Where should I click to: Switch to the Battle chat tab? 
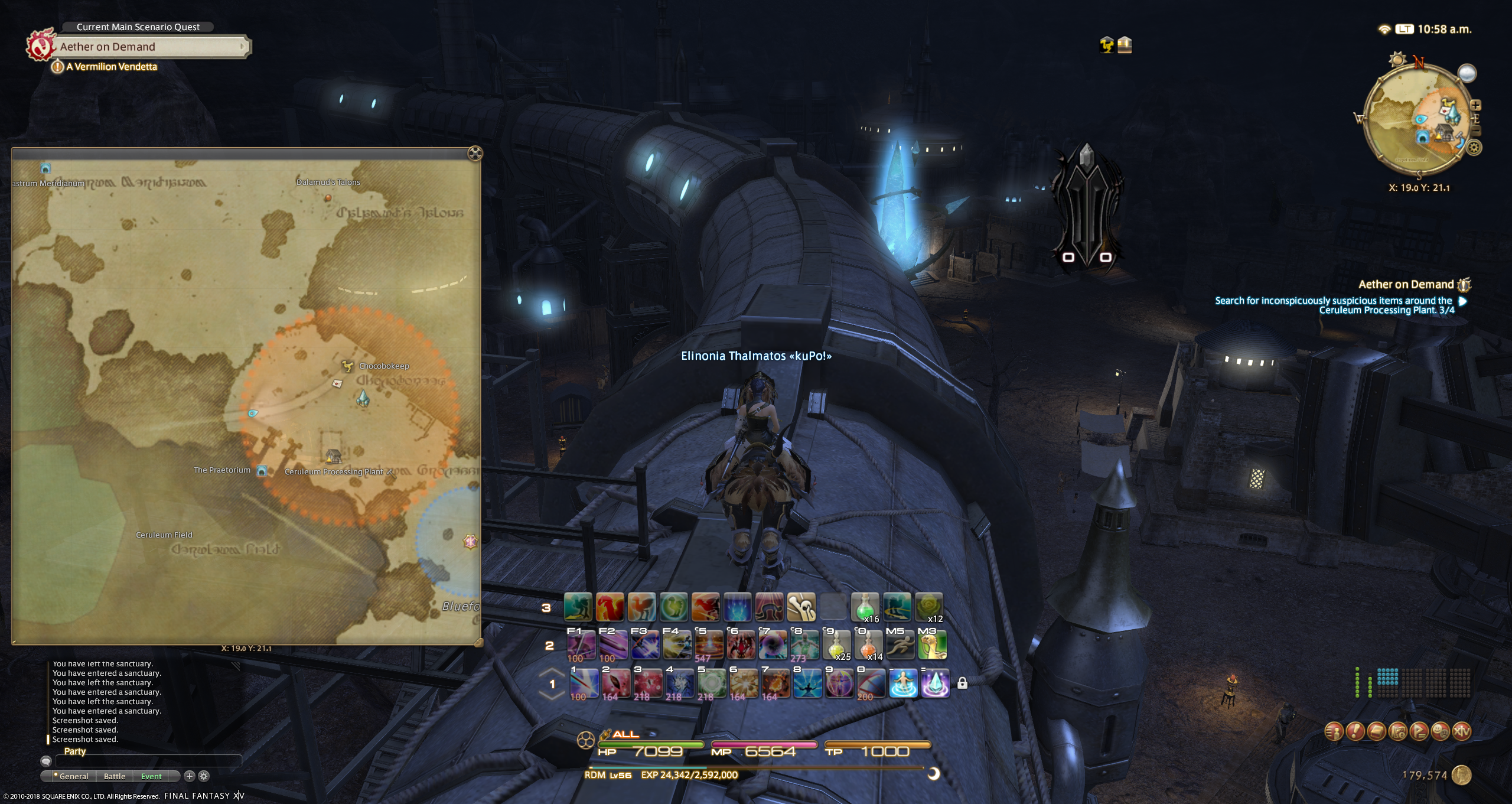click(115, 776)
